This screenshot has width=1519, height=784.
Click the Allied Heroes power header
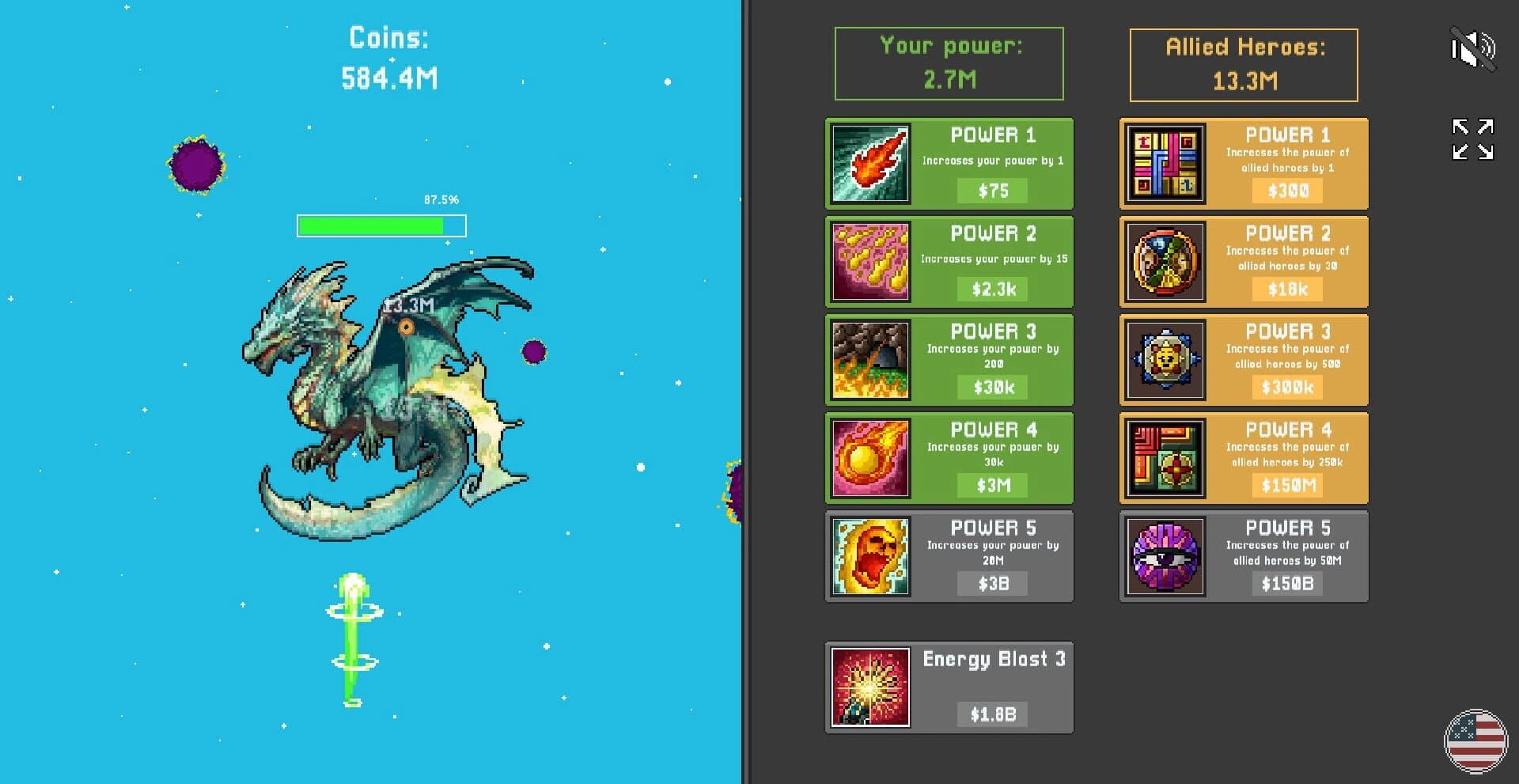pos(1243,65)
